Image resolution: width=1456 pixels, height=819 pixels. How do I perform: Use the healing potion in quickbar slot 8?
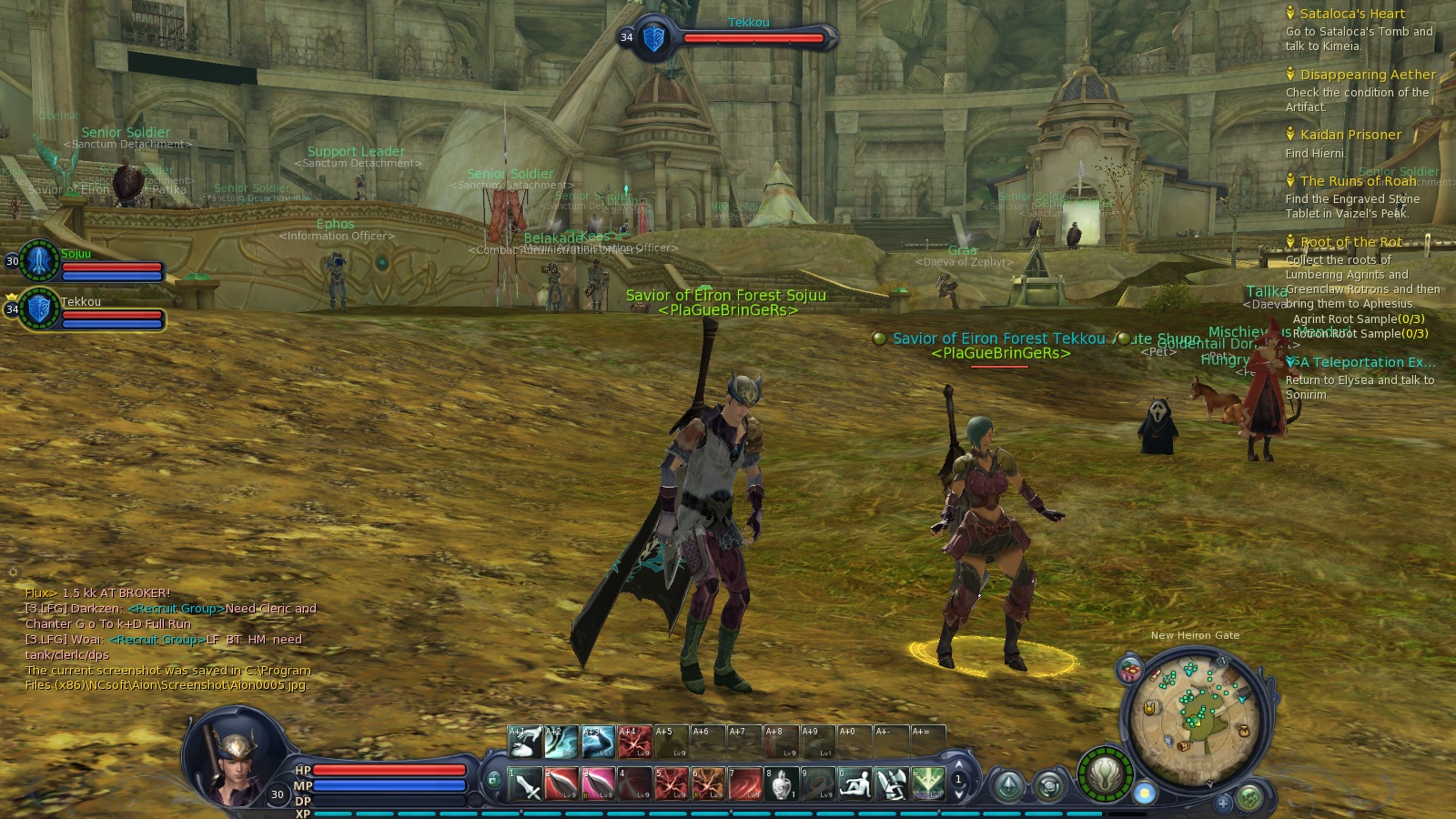(783, 782)
